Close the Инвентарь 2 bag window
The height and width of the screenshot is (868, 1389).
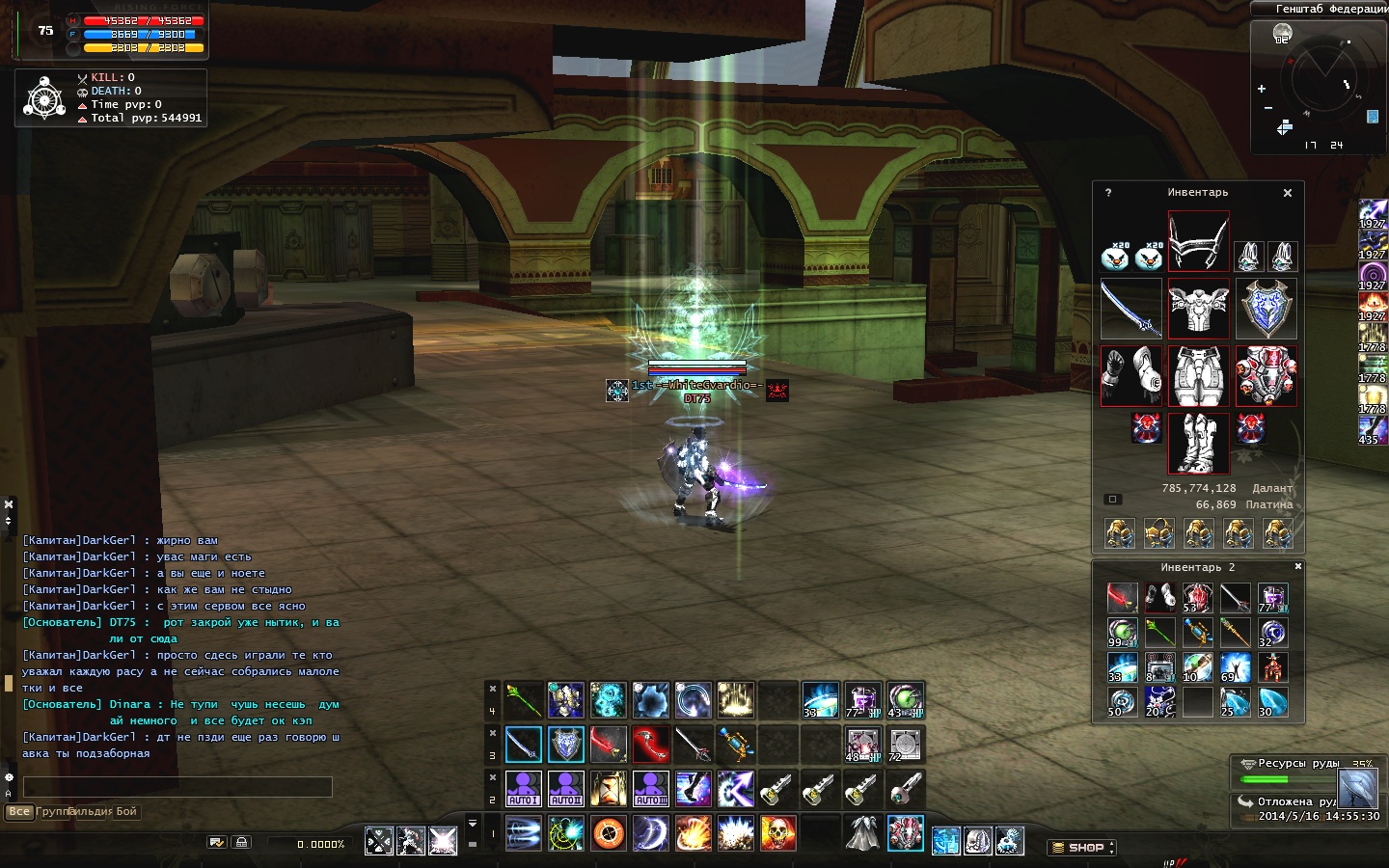(x=1297, y=566)
